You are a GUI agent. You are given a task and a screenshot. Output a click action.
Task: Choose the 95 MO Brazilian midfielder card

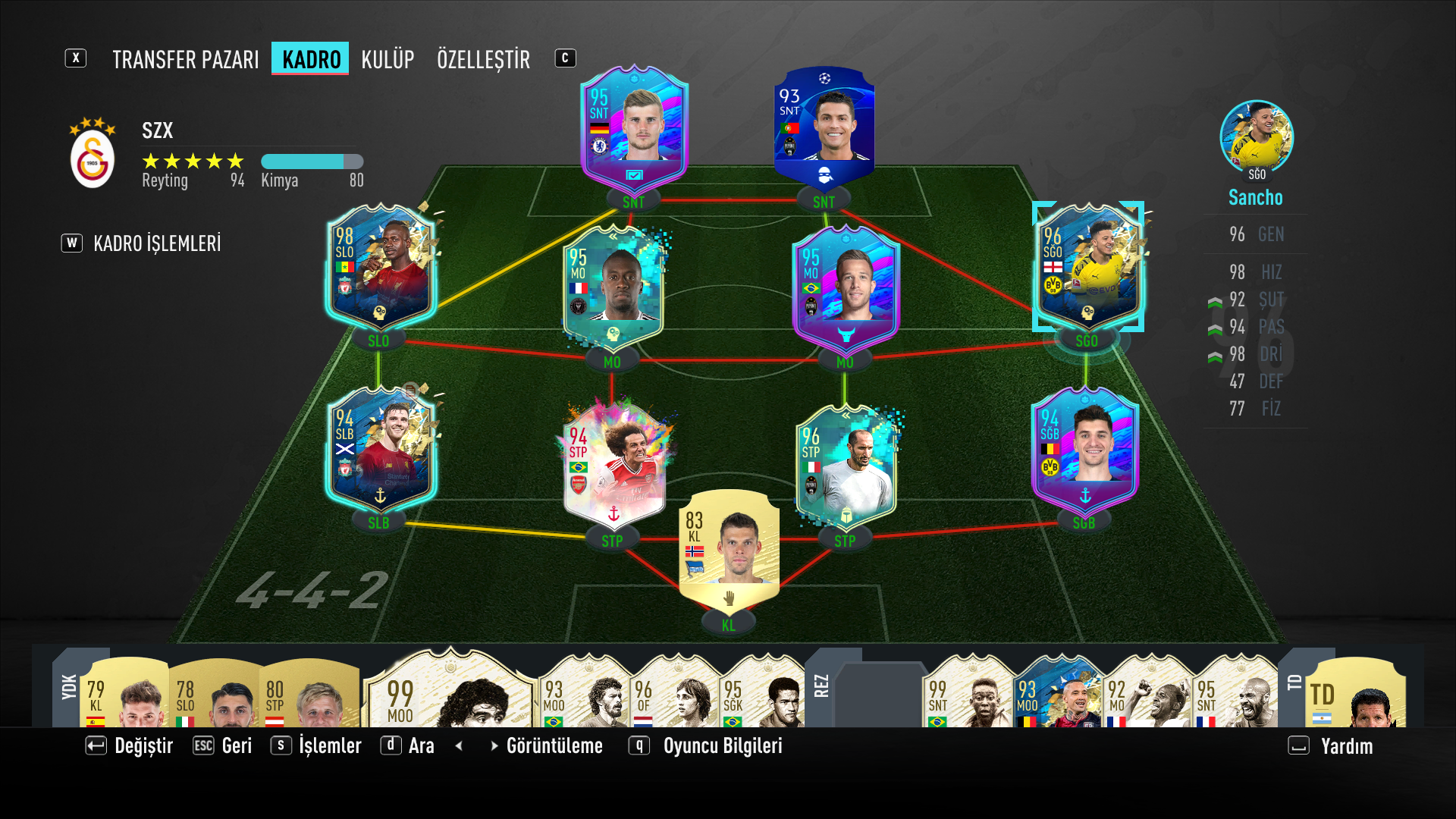tap(846, 290)
